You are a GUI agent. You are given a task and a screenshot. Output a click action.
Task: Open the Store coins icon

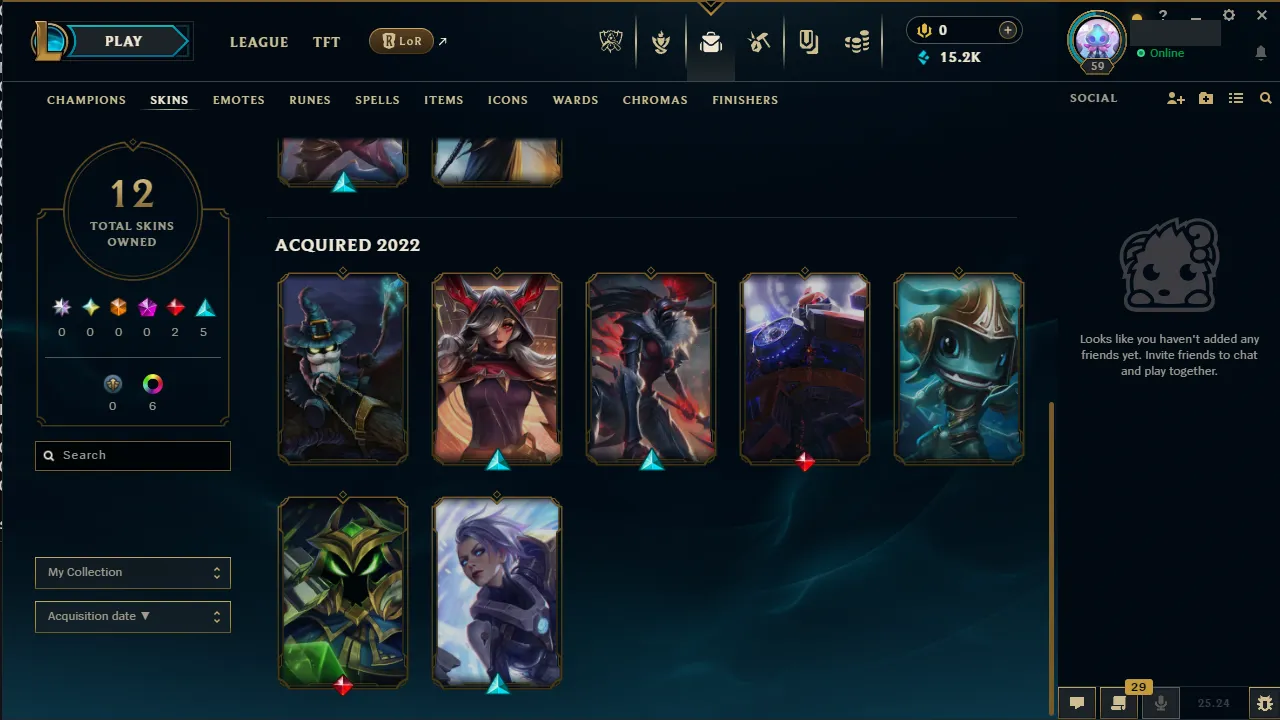[x=857, y=42]
